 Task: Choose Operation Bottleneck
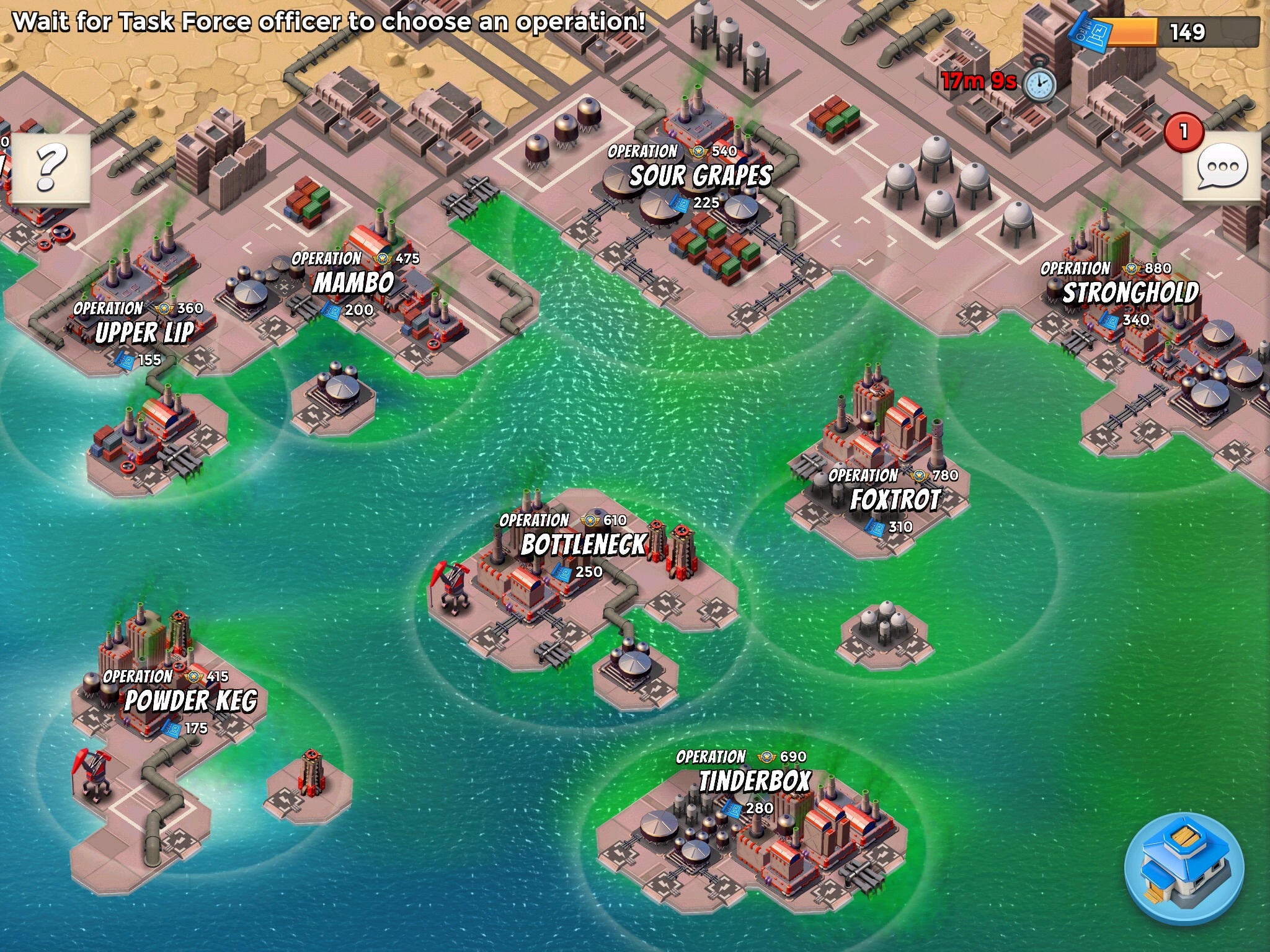(x=583, y=544)
